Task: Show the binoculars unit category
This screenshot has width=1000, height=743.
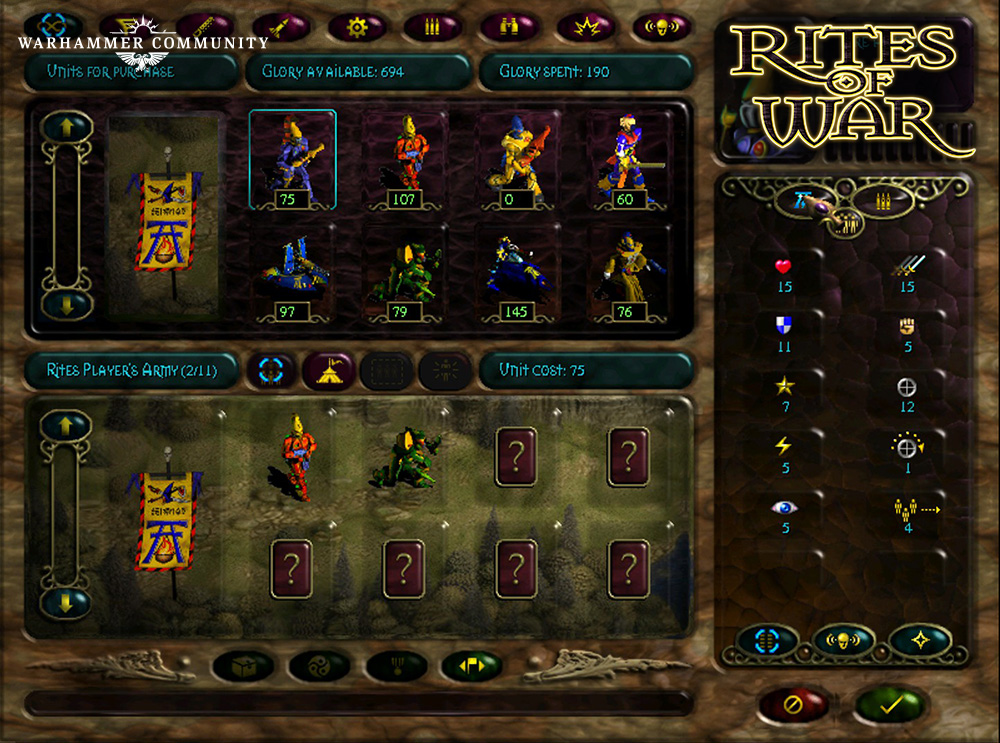Action: [509, 26]
